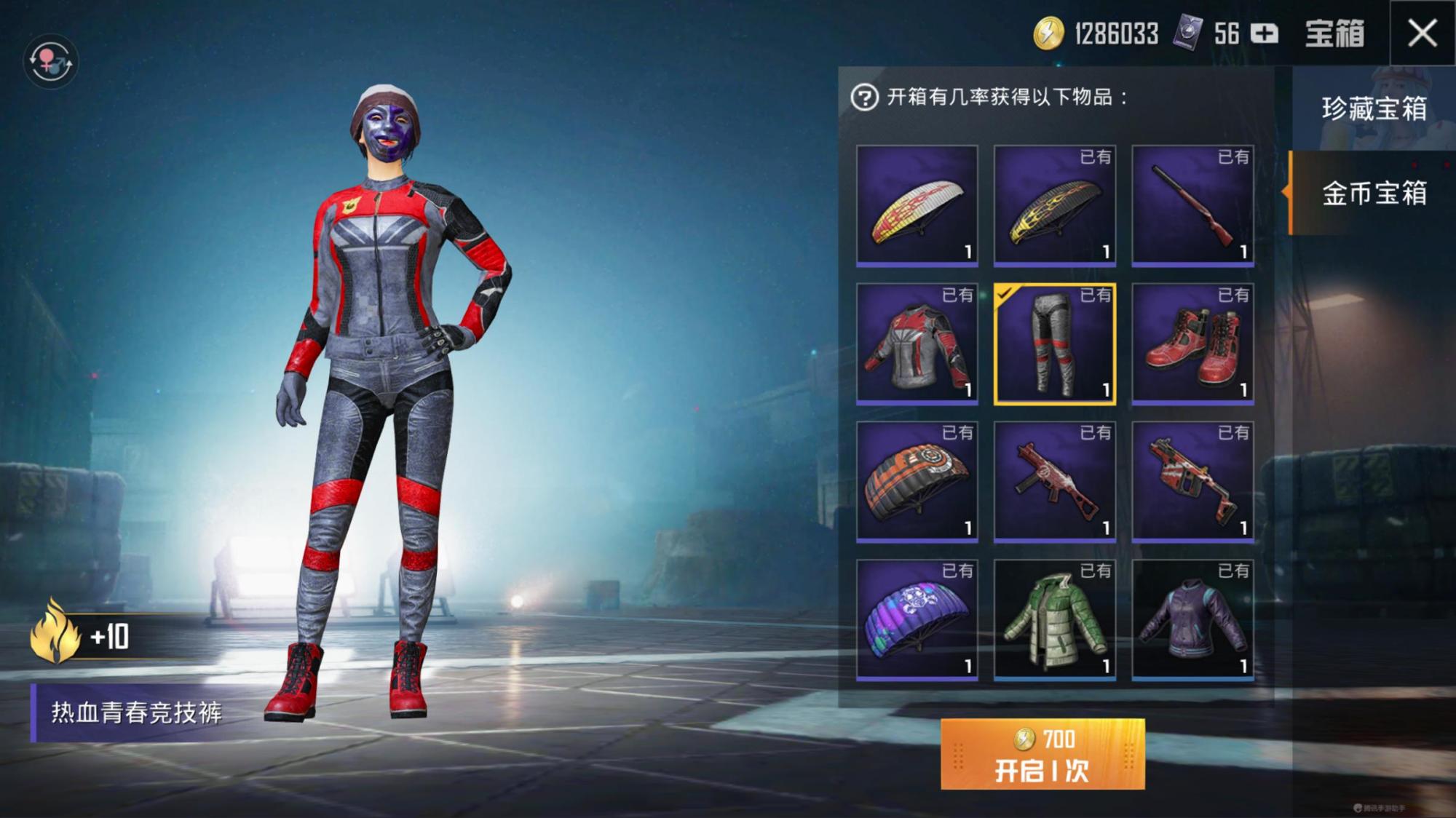This screenshot has height=818, width=1456.
Task: Add more tickets with the plus button
Action: (1265, 33)
